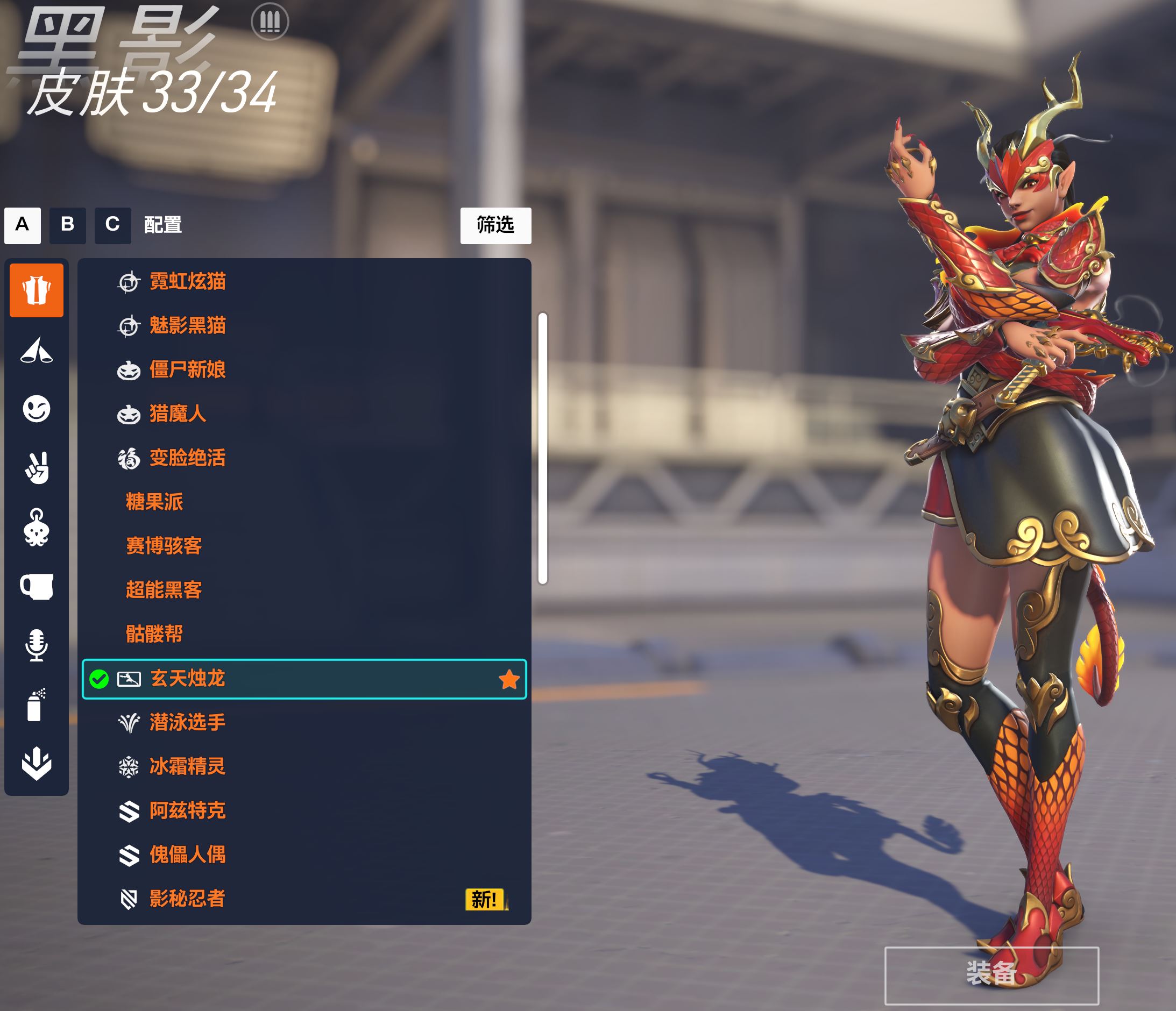Viewport: 1176px width, 1011px height.
Task: Select the 猎魔人 skin
Action: pyautogui.click(x=178, y=414)
